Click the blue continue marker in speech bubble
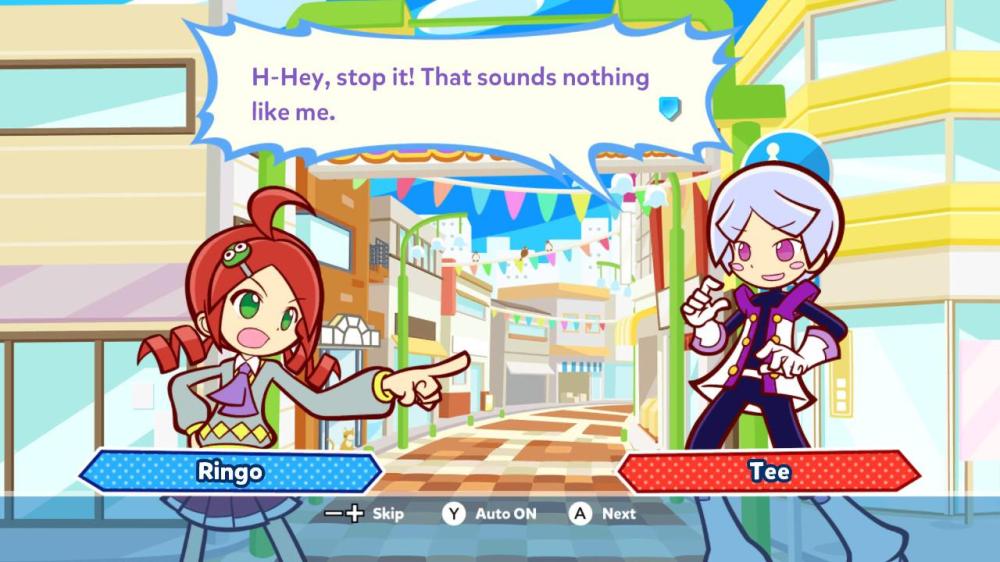Image resolution: width=1000 pixels, height=562 pixels. click(670, 107)
